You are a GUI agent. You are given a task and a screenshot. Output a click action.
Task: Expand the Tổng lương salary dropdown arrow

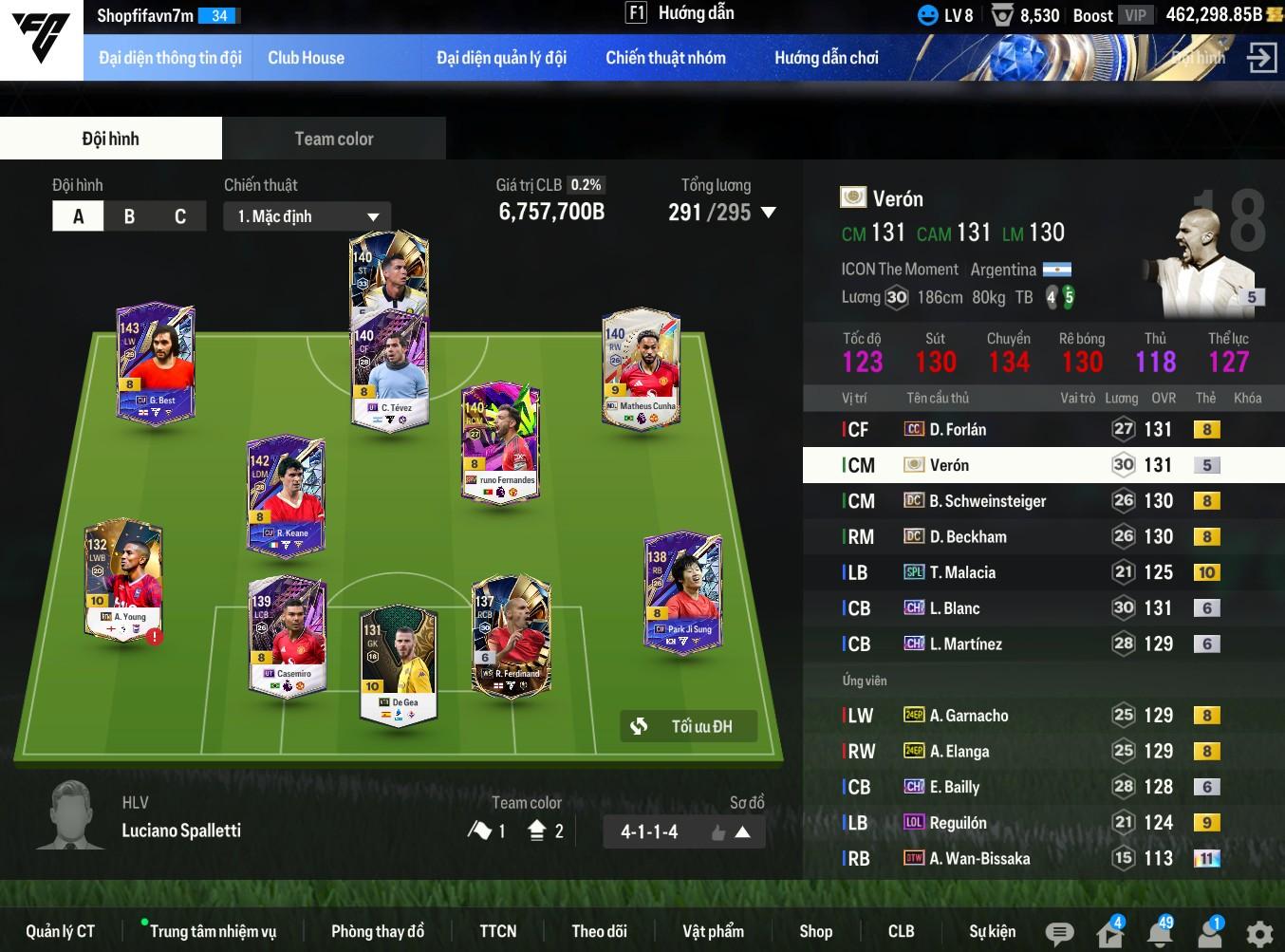point(769,213)
